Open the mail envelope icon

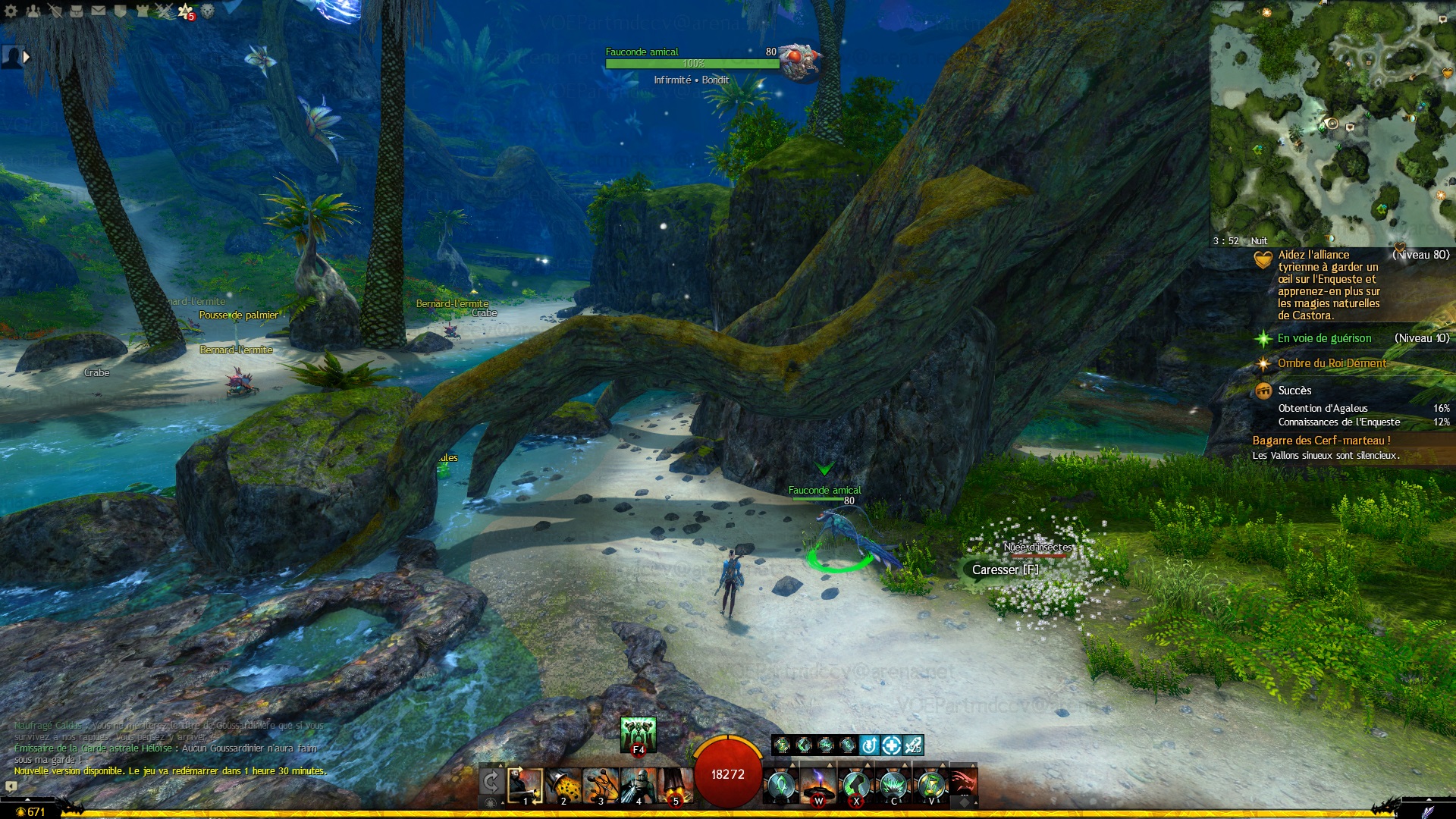point(99,11)
